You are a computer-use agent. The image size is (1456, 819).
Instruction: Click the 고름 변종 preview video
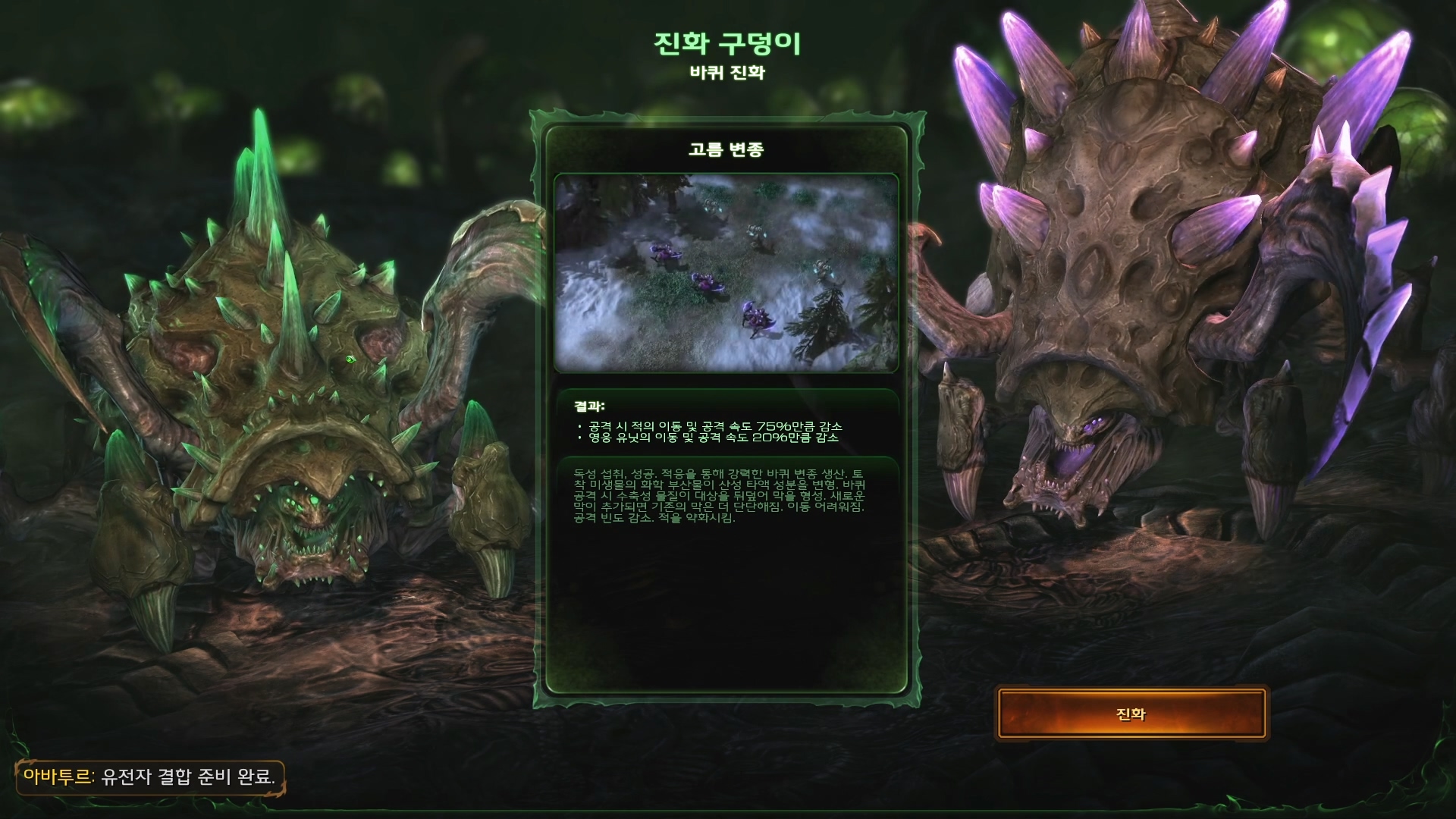tap(726, 273)
